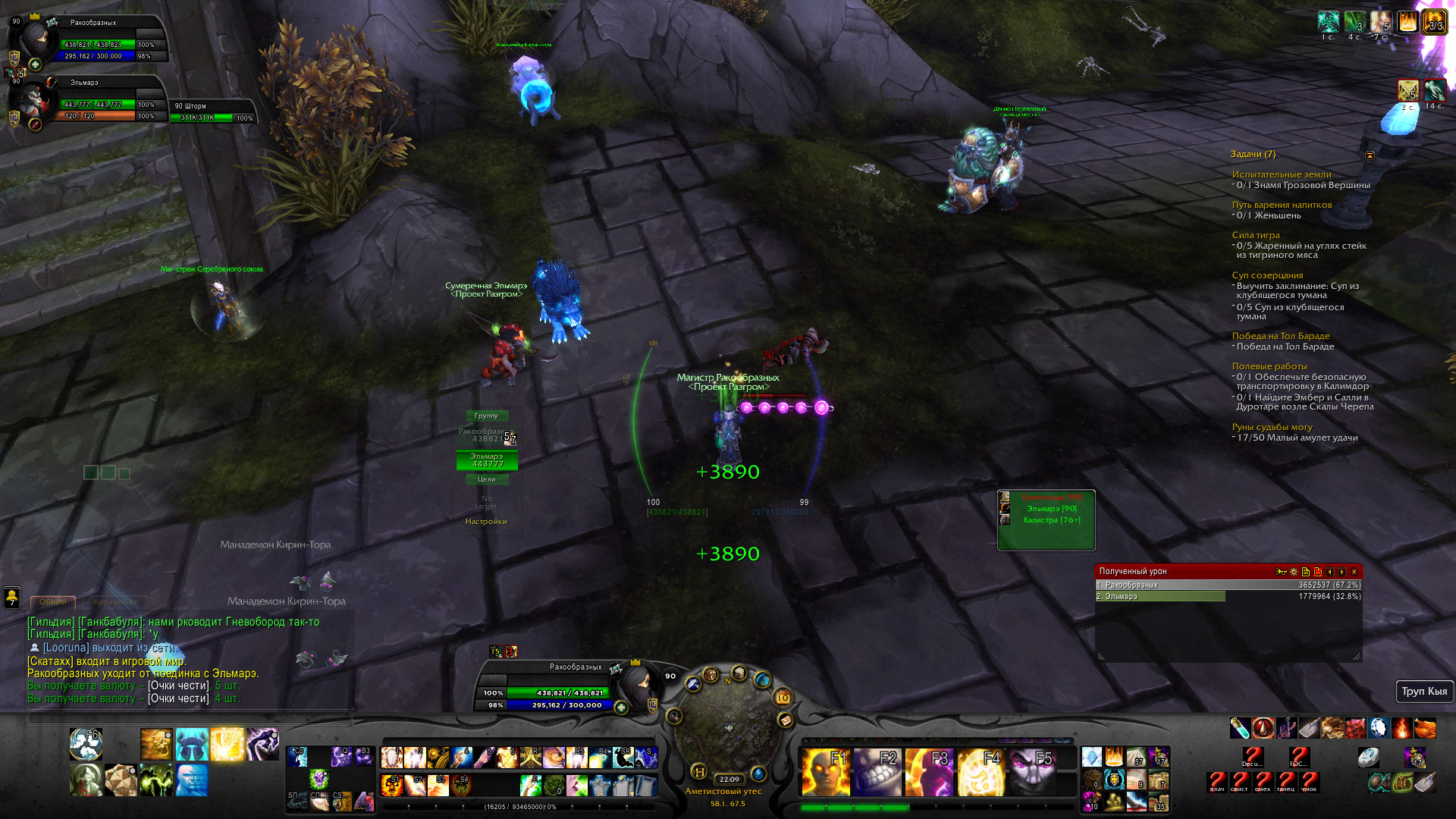Activate the glowing golden wings ability
This screenshot has height=819, width=1456.
click(227, 744)
